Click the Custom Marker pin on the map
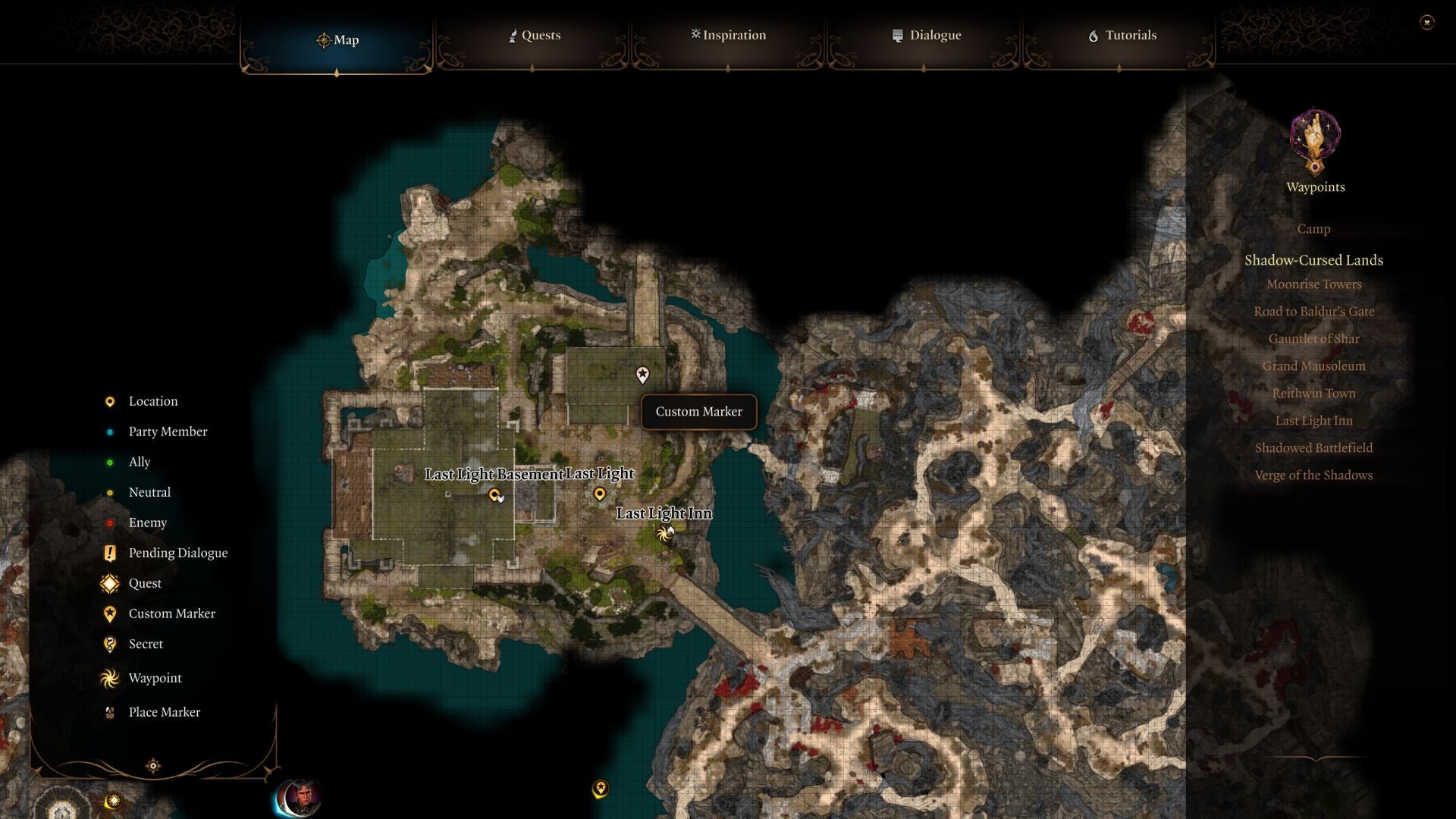Viewport: 1456px width, 819px height. (642, 375)
